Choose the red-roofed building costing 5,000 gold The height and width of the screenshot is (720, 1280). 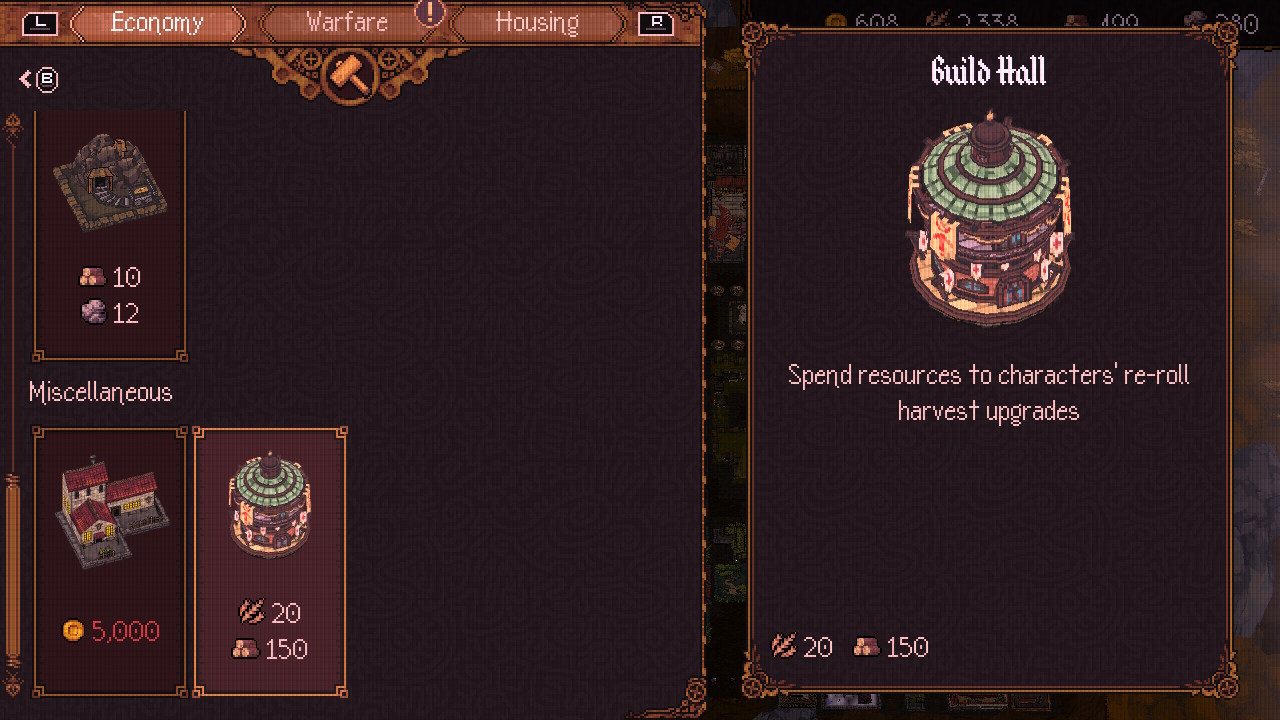pyautogui.click(x=110, y=560)
